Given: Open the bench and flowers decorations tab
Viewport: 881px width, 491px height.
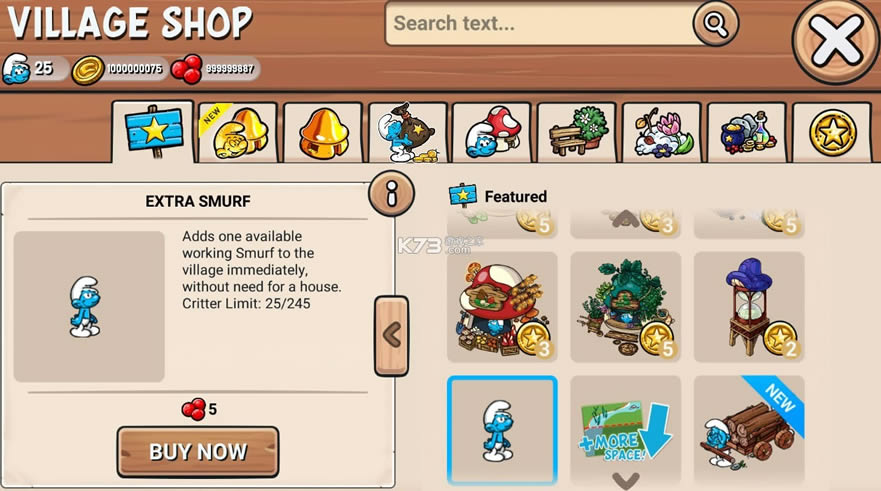Looking at the screenshot, I should (576, 134).
